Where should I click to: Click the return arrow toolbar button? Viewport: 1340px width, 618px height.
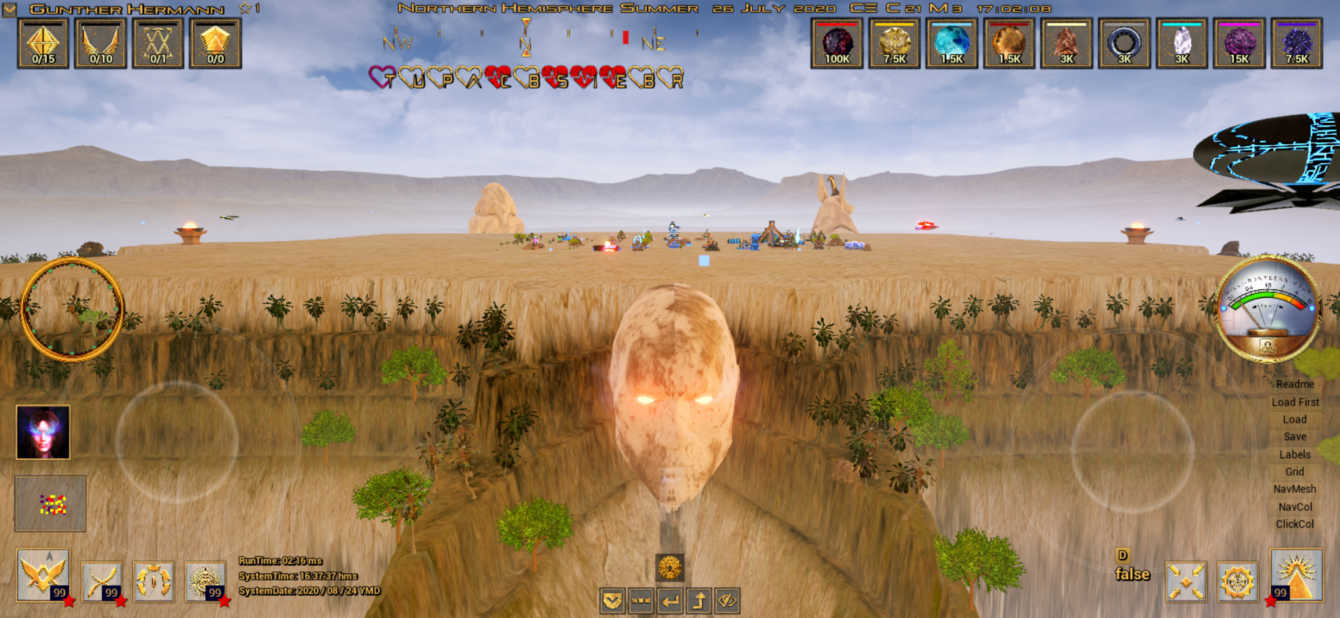(x=670, y=601)
